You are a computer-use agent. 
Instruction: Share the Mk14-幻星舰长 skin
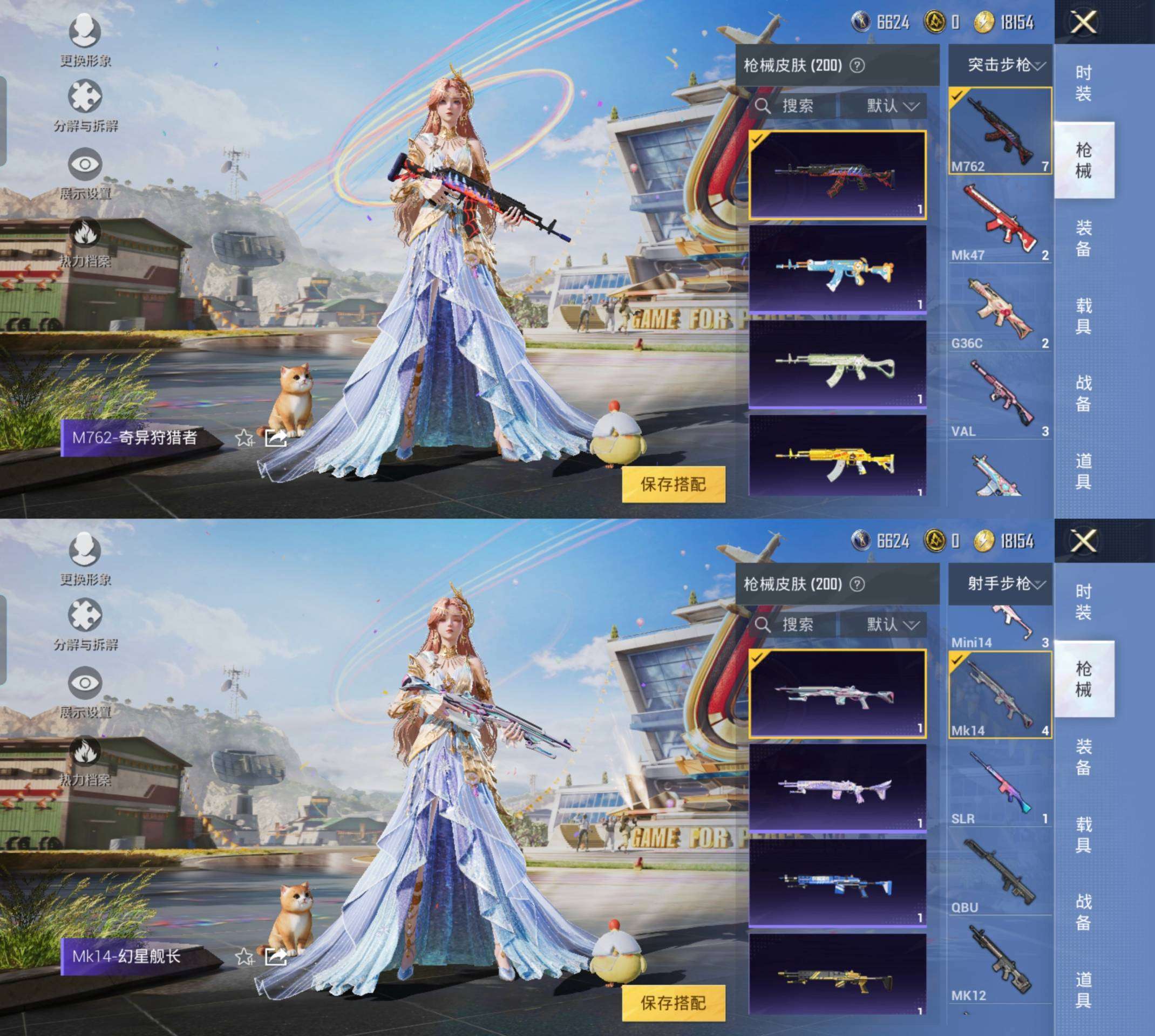pos(276,956)
